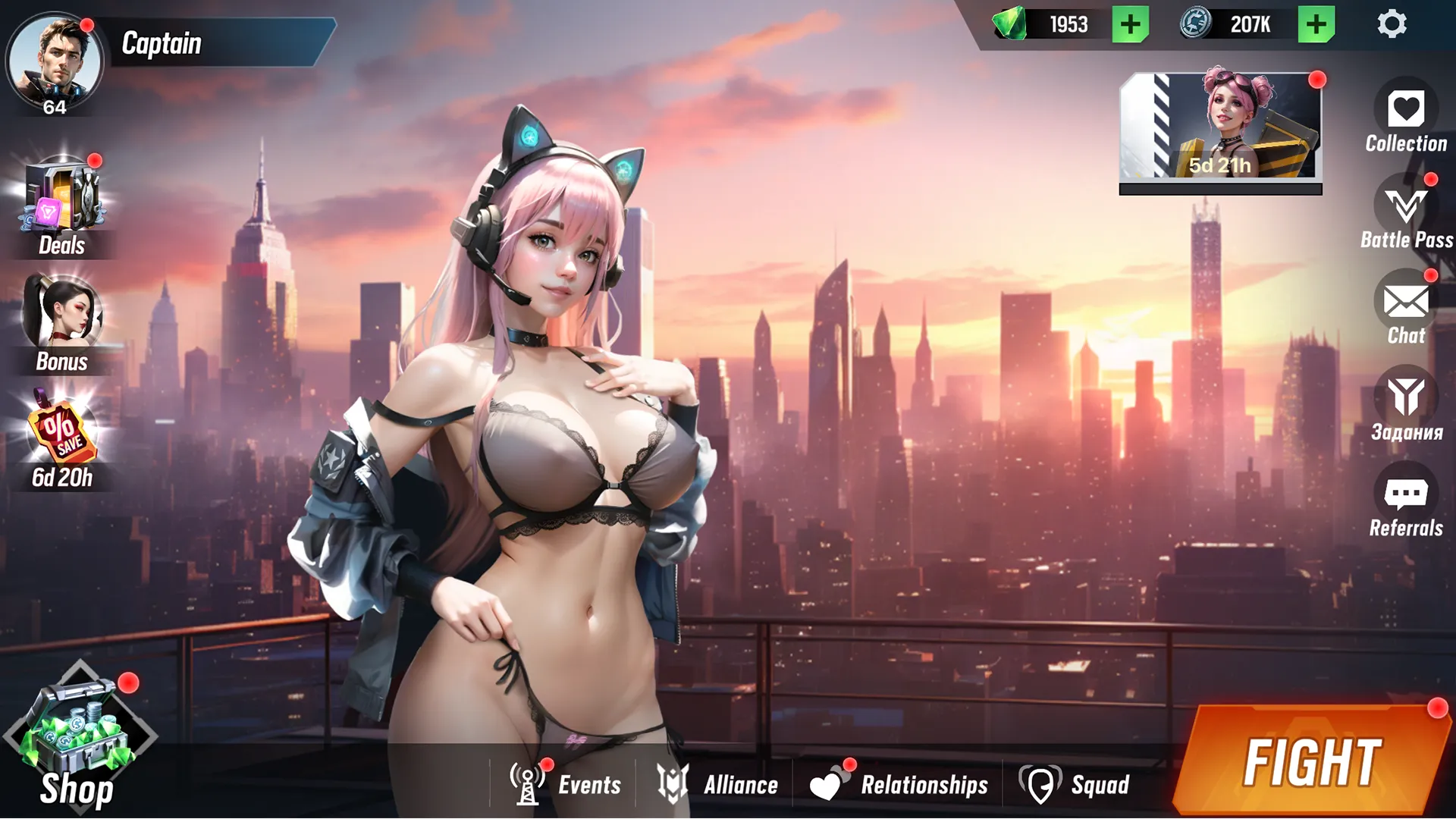Add more green gems

click(x=1130, y=25)
